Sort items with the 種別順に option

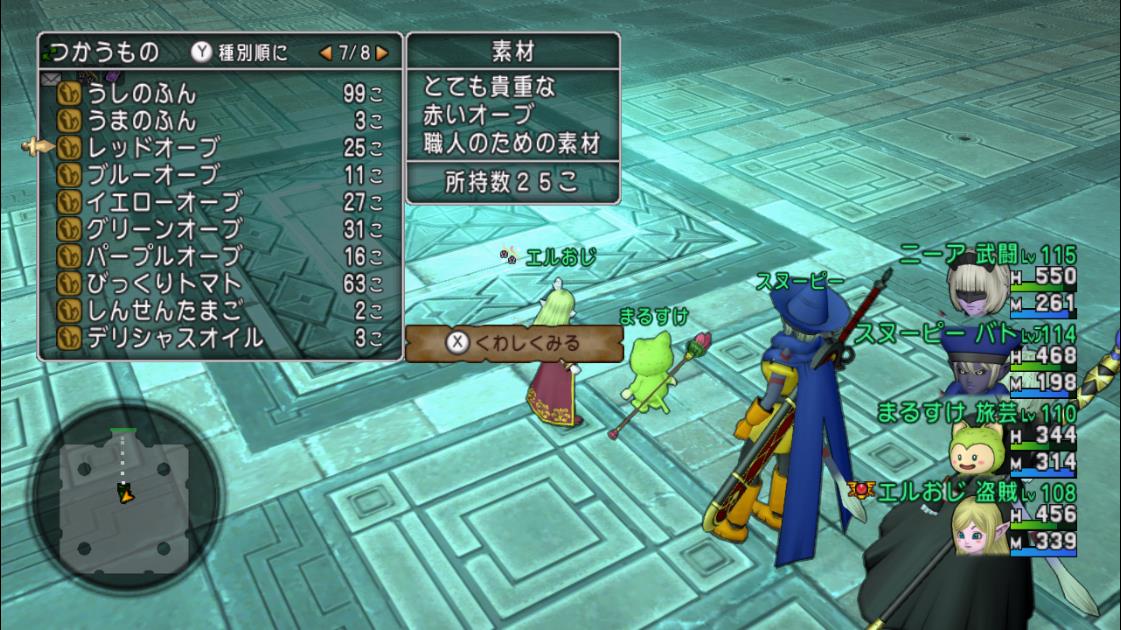point(242,52)
